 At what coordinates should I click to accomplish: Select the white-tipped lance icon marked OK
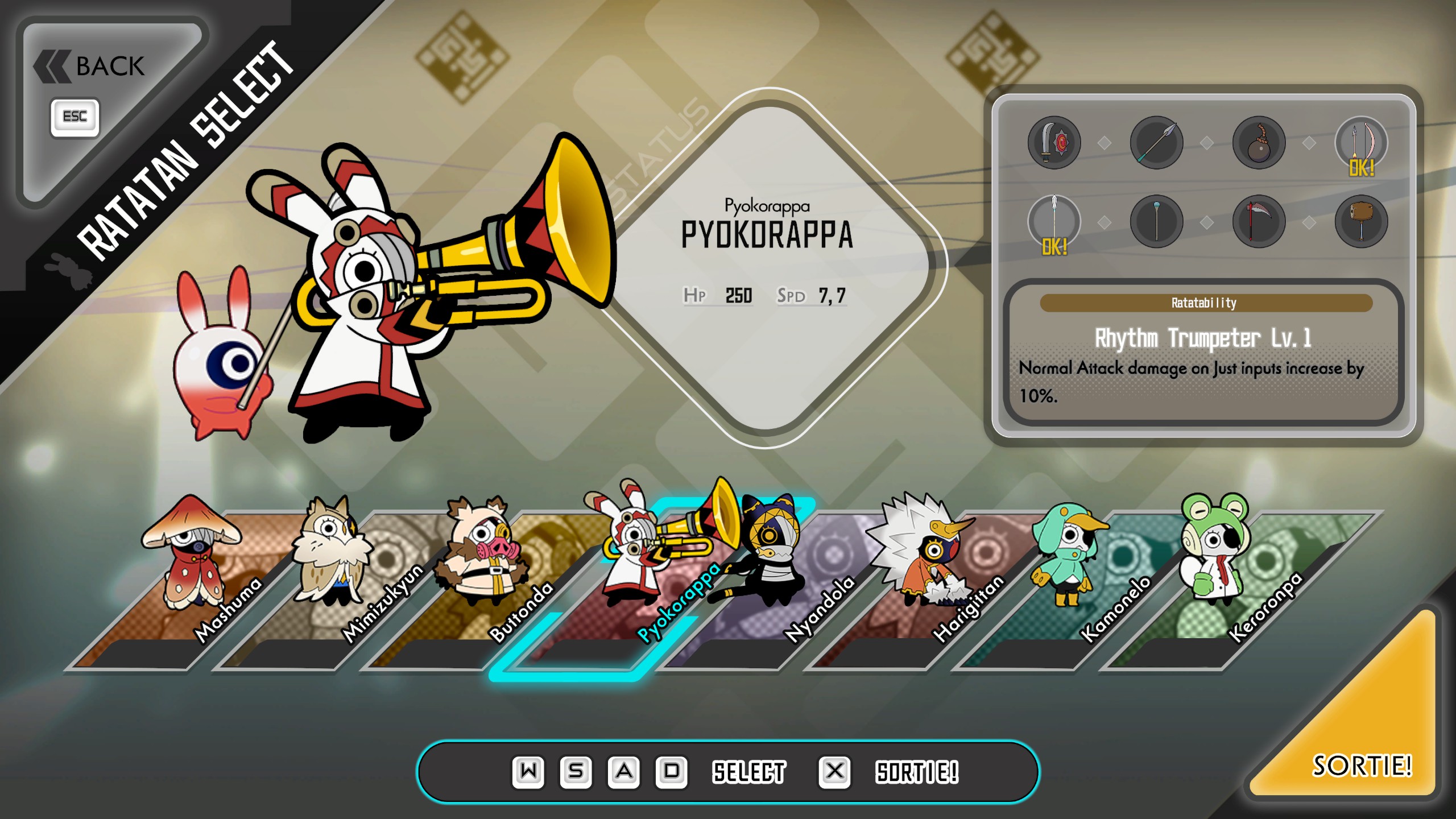point(1054,221)
